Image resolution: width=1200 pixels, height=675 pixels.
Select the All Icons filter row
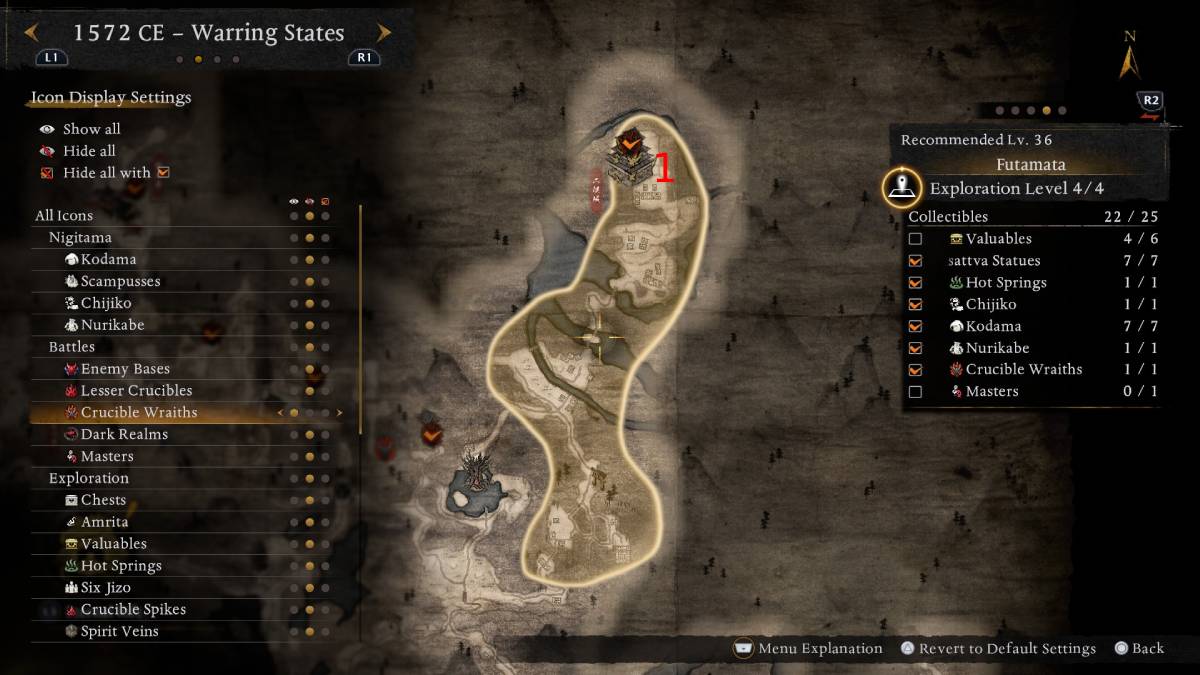click(64, 216)
